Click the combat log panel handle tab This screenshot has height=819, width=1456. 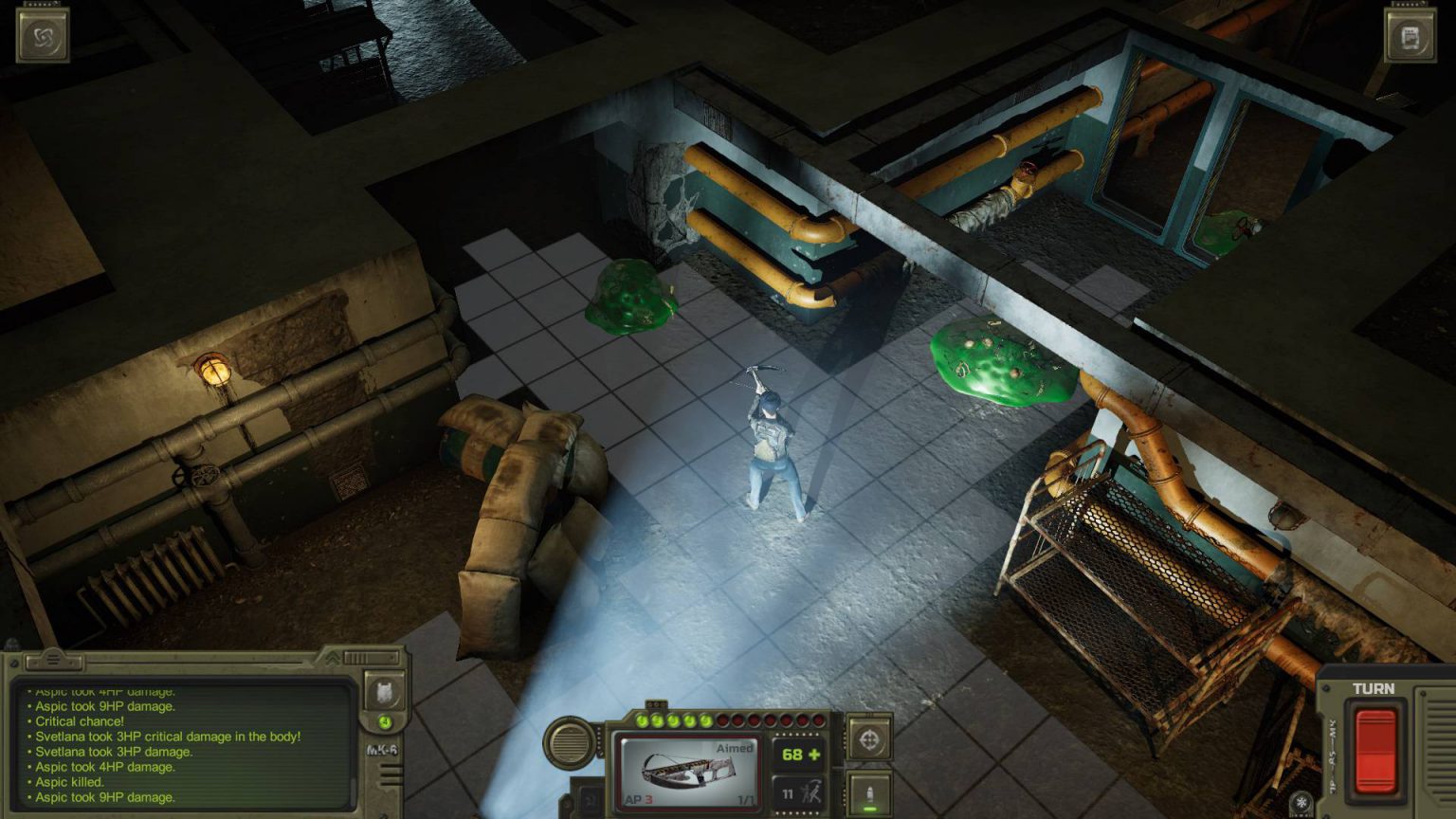(54, 659)
